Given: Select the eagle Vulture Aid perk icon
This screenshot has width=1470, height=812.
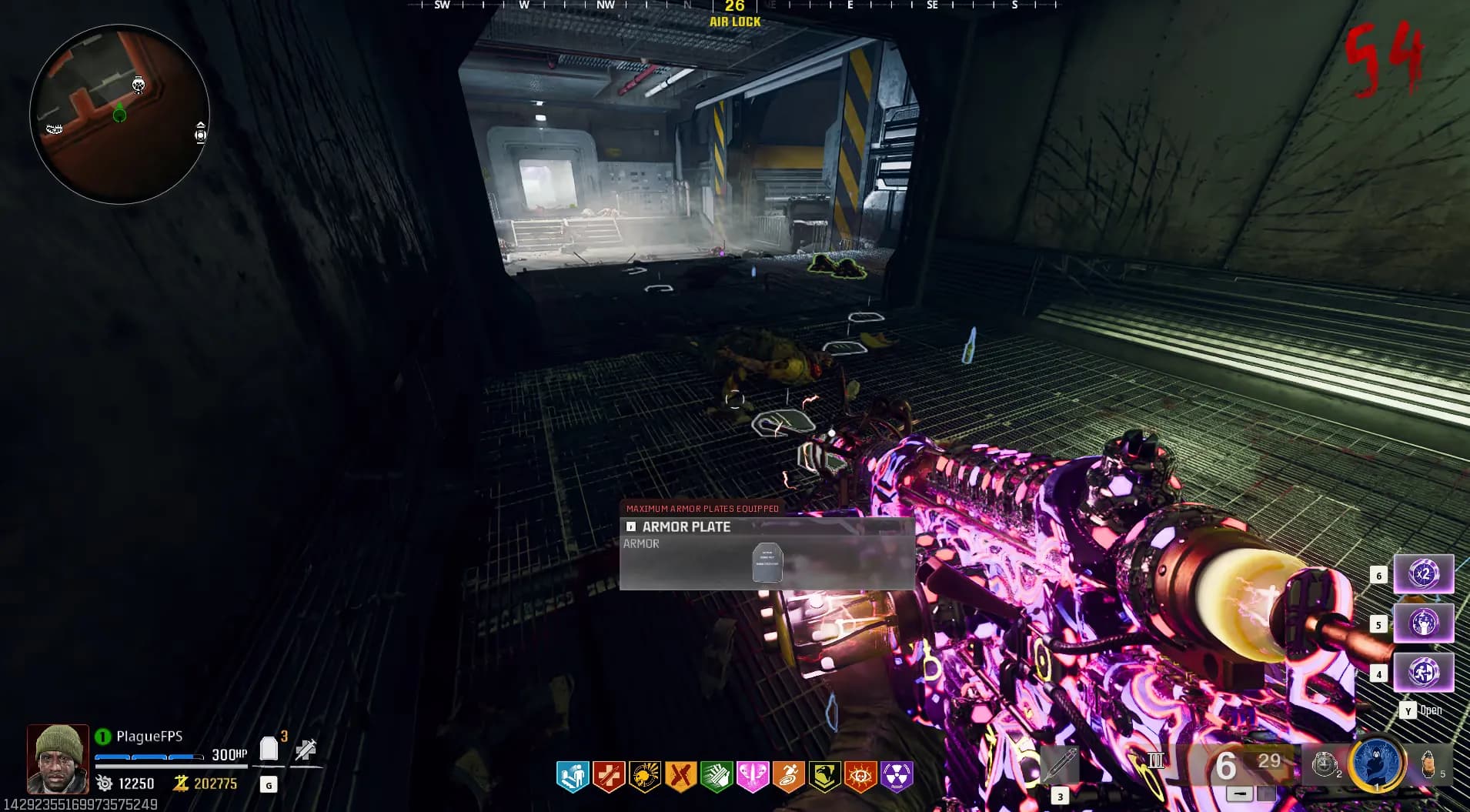Looking at the screenshot, I should [x=824, y=777].
